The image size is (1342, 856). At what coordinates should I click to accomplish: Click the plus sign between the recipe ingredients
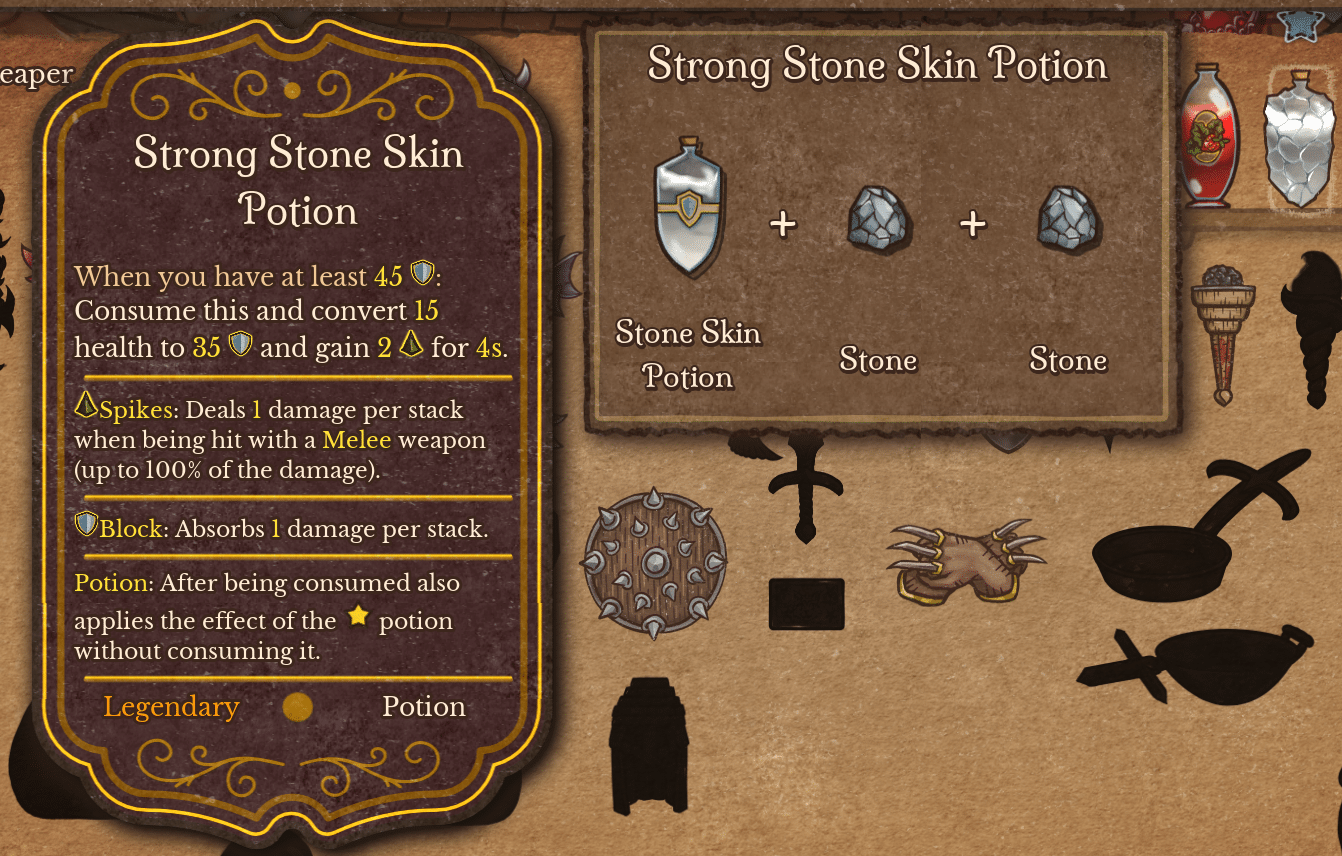click(x=784, y=223)
